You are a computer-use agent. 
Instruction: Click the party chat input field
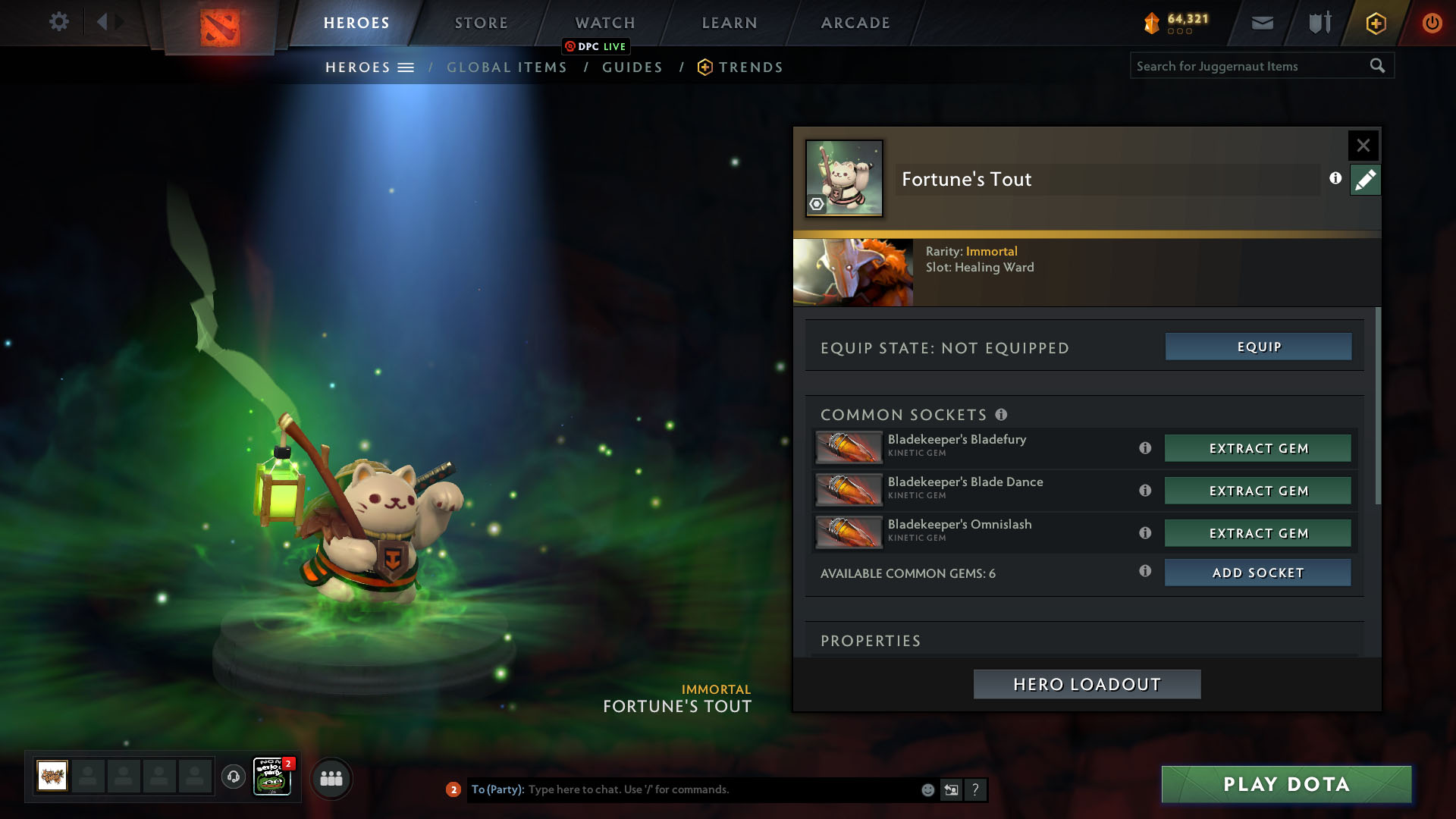click(720, 789)
